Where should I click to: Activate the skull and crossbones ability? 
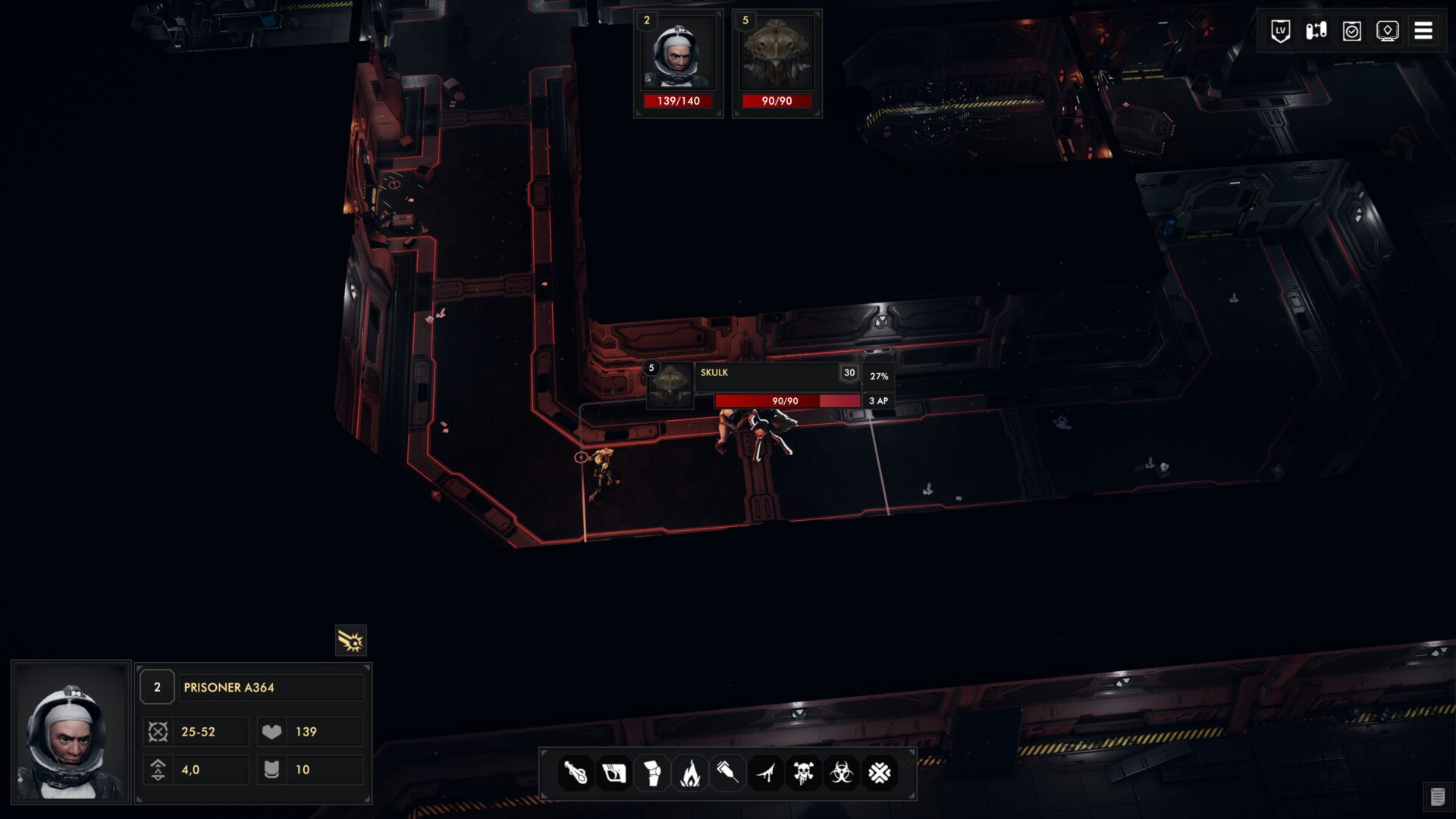click(x=803, y=773)
